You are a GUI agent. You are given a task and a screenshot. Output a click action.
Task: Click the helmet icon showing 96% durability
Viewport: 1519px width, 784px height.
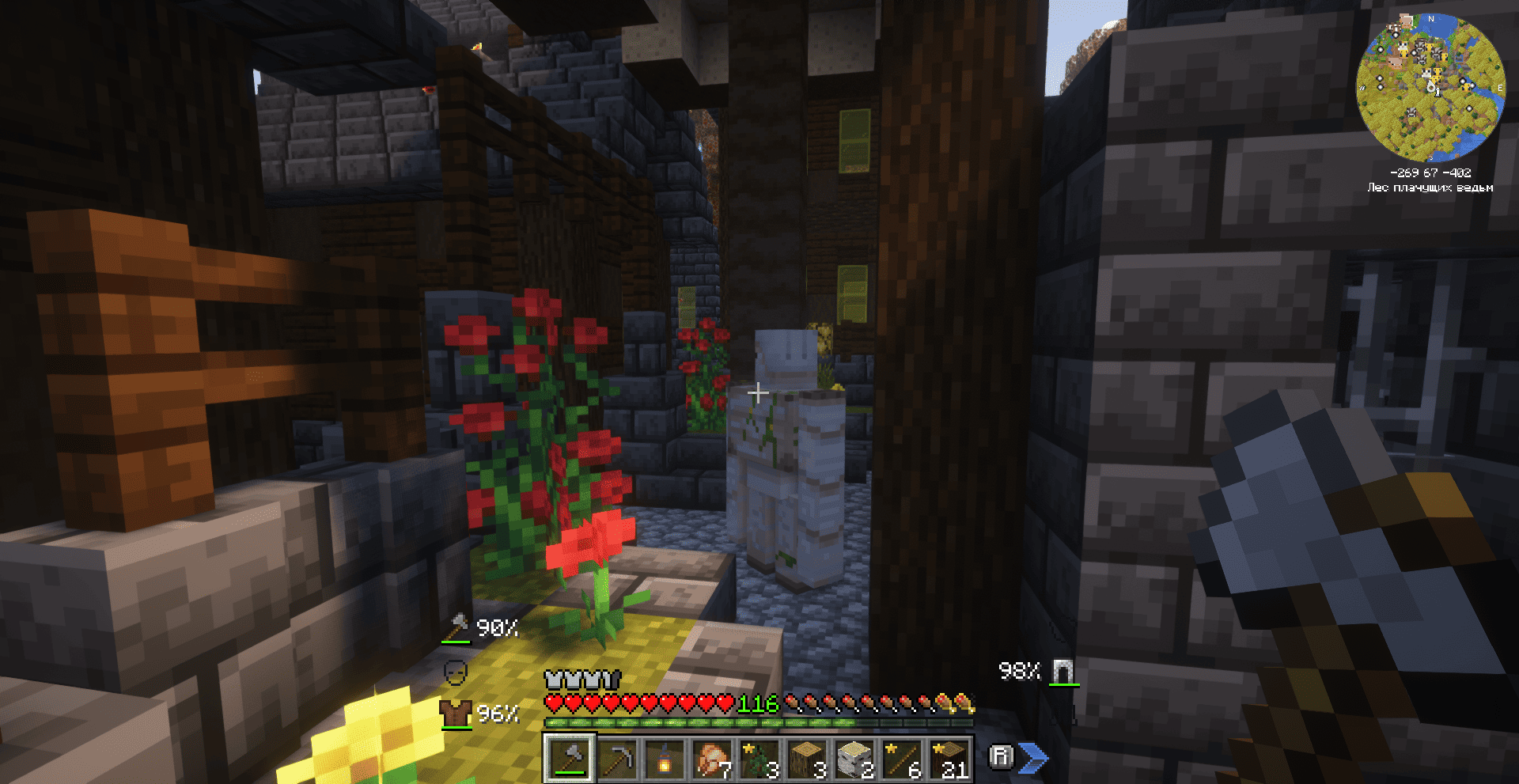tap(457, 714)
